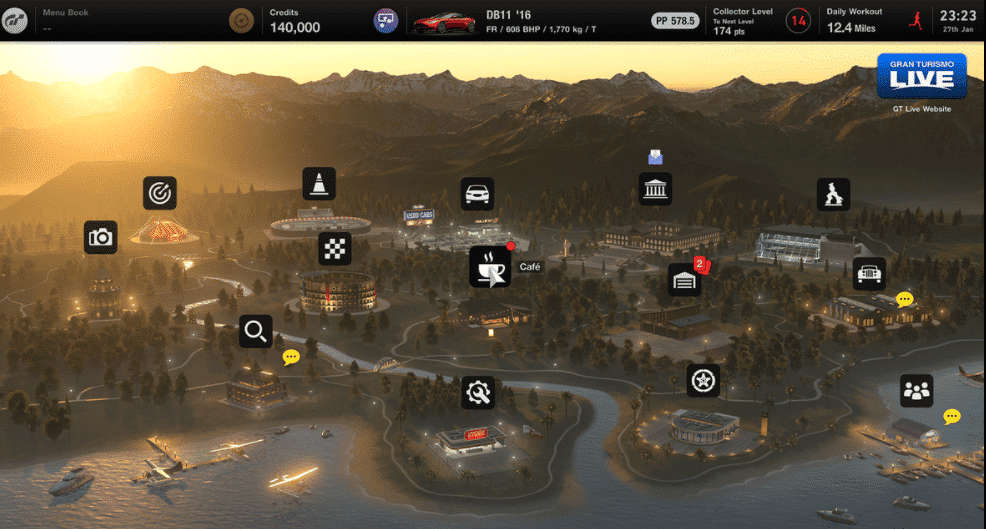Open GT Auto star wheel icon
Viewport: 986px width, 529px height.
[x=703, y=380]
